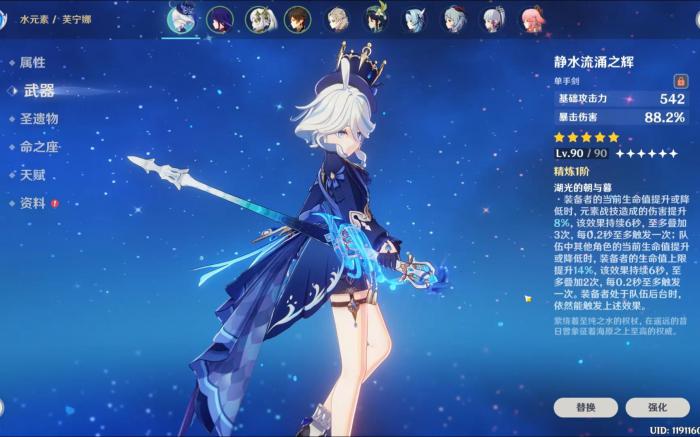
Task: Switch to the purple-haired Raiden Shogun portrait
Action: click(x=221, y=19)
